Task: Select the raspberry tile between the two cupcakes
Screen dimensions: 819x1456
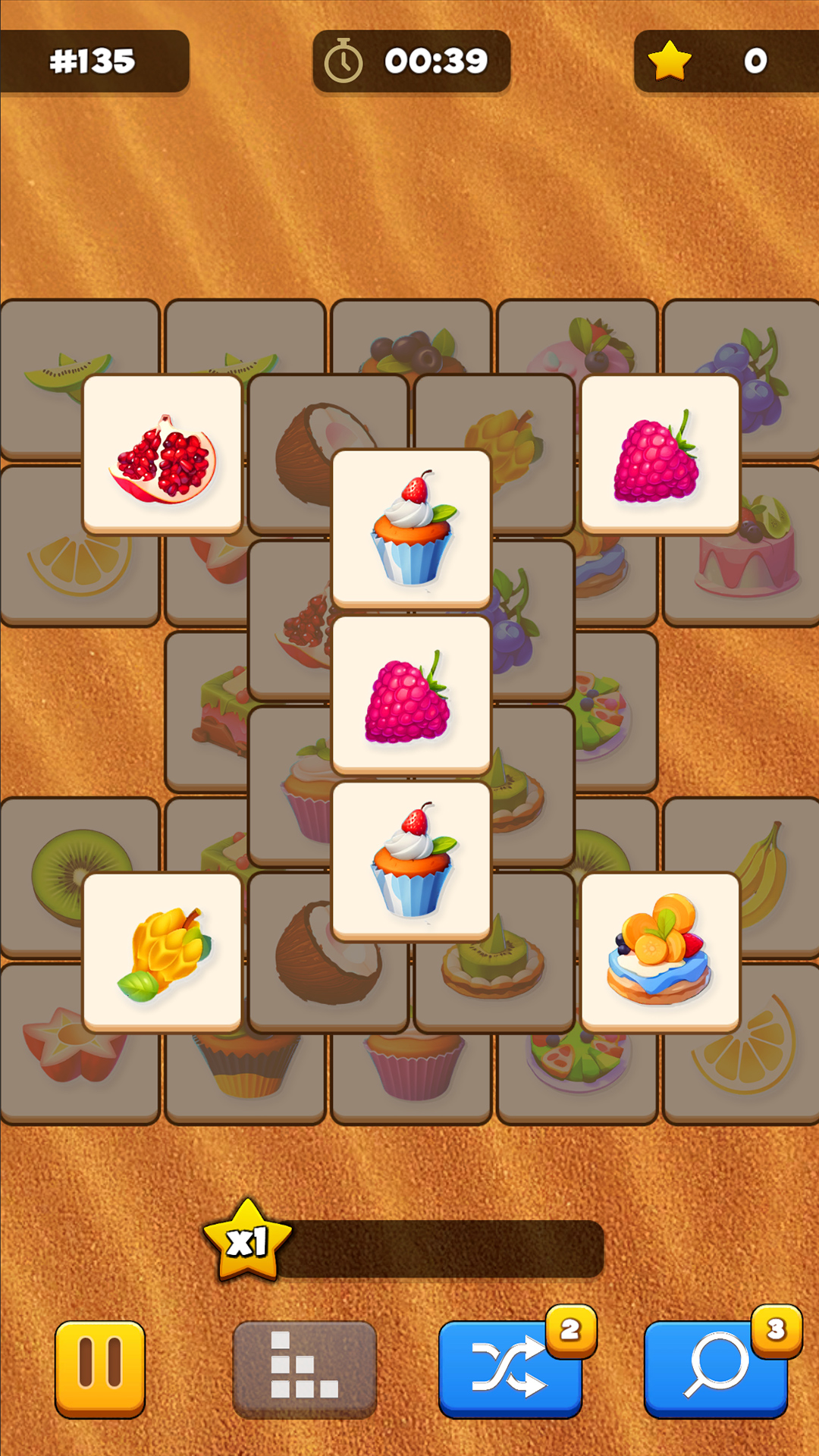Action: click(411, 695)
